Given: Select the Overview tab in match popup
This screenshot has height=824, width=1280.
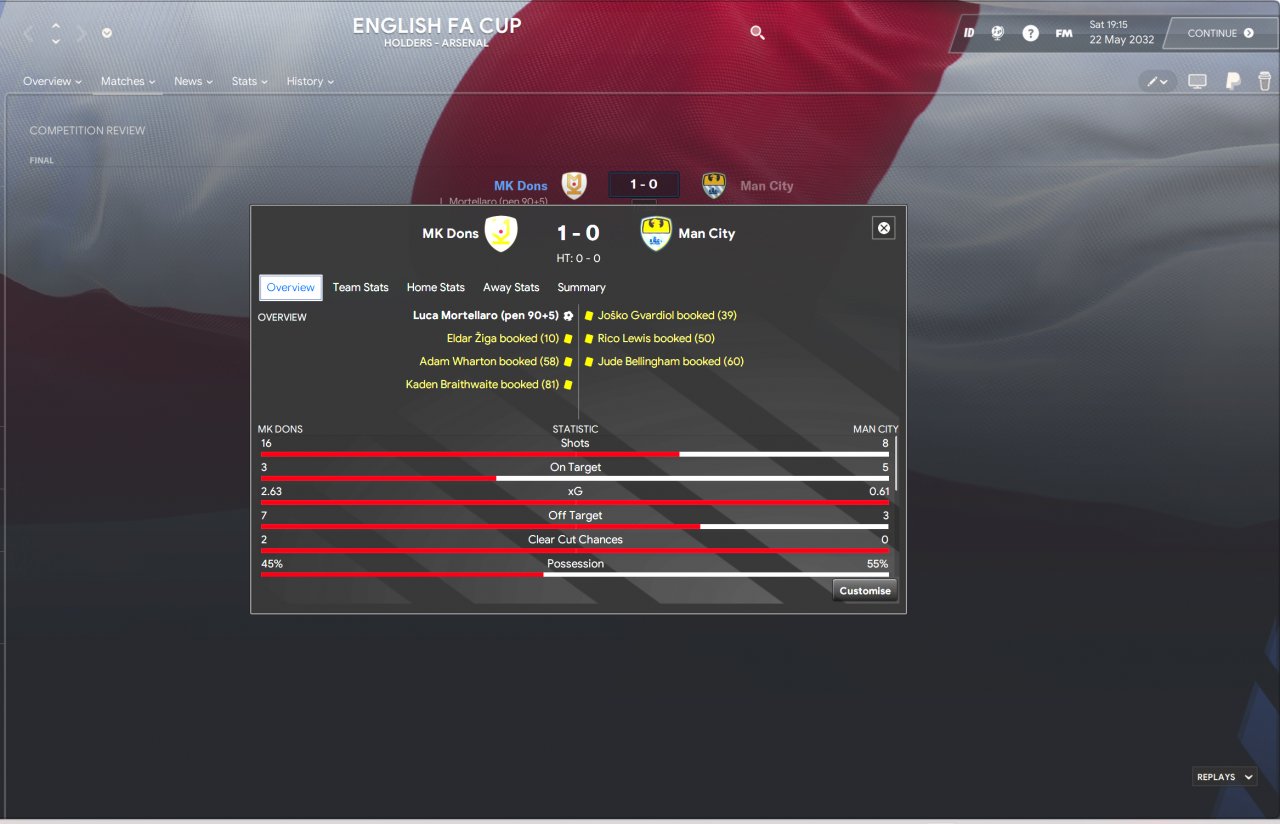Looking at the screenshot, I should tap(291, 287).
